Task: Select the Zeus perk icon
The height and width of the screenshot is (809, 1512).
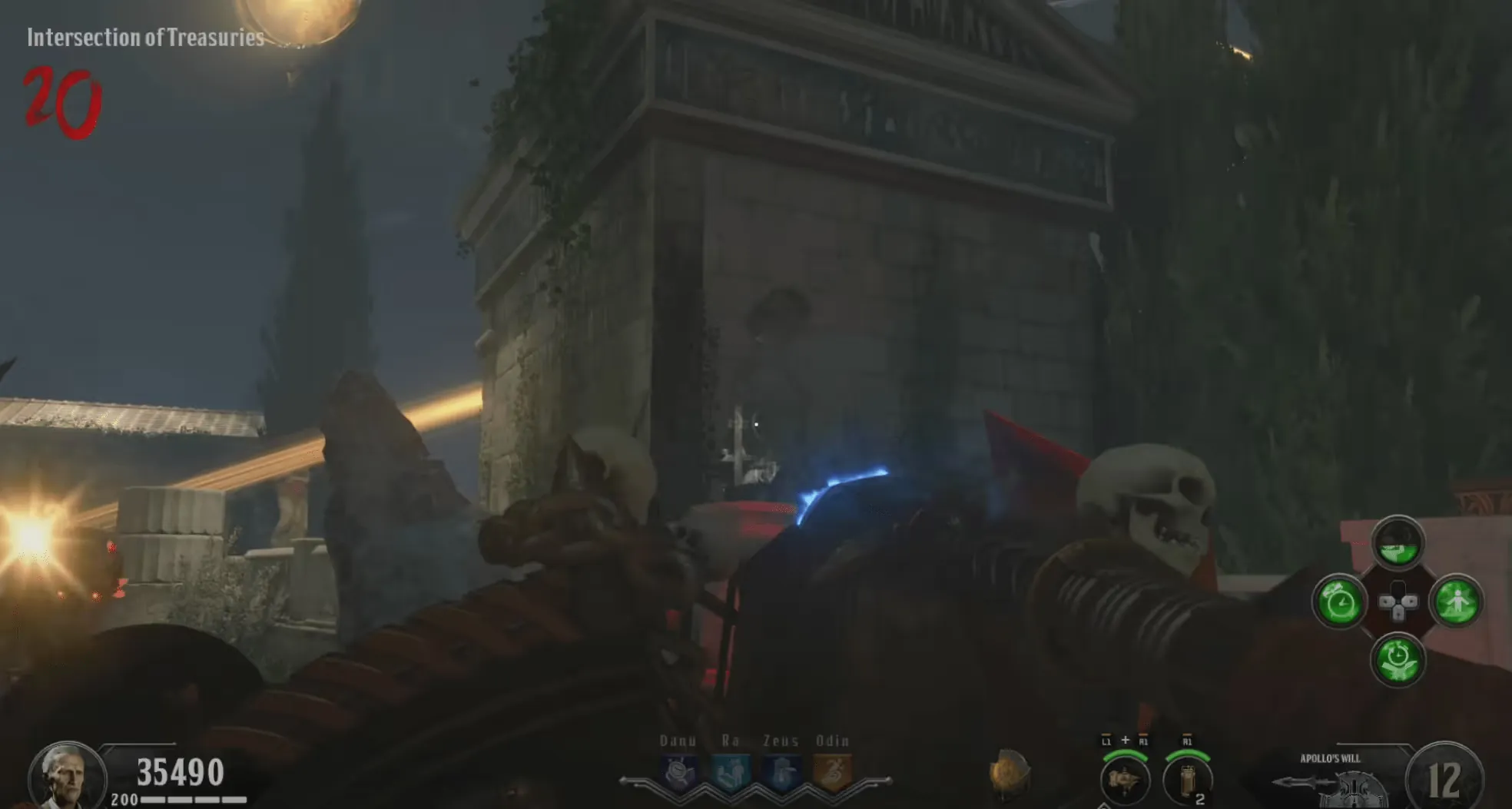Action: tap(781, 772)
